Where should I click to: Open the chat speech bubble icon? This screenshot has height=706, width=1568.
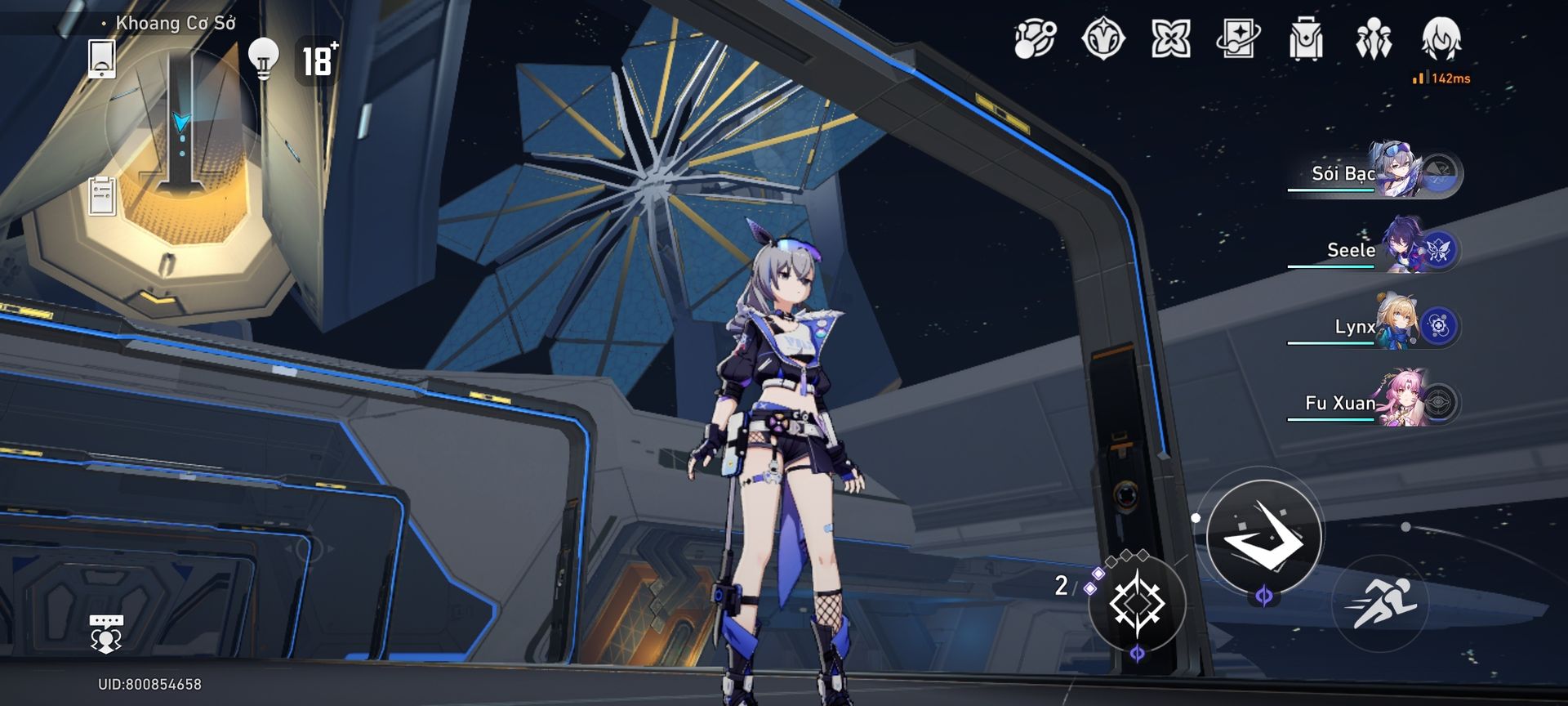(106, 634)
